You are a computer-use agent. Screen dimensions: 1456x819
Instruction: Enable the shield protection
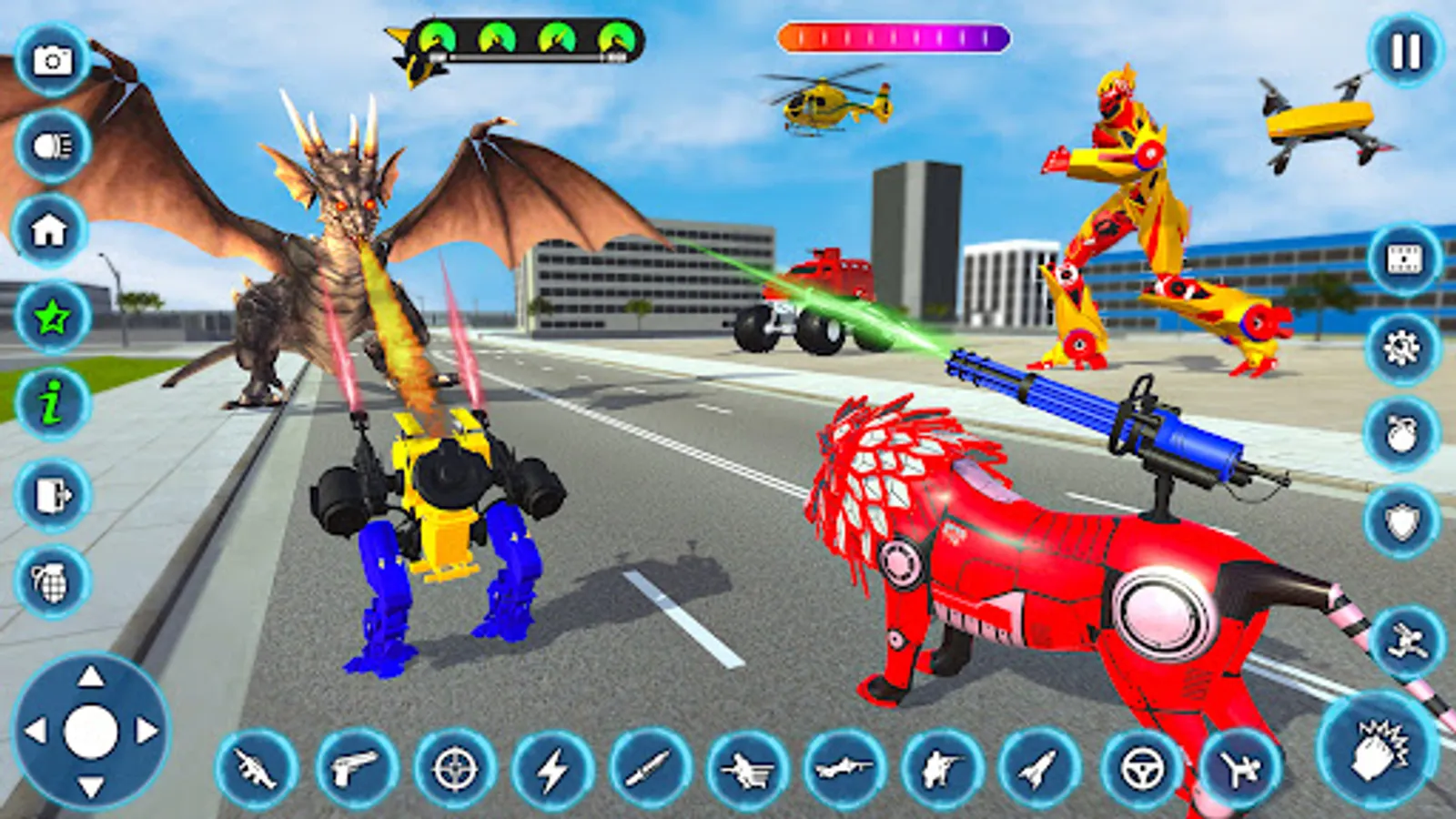tap(1401, 519)
